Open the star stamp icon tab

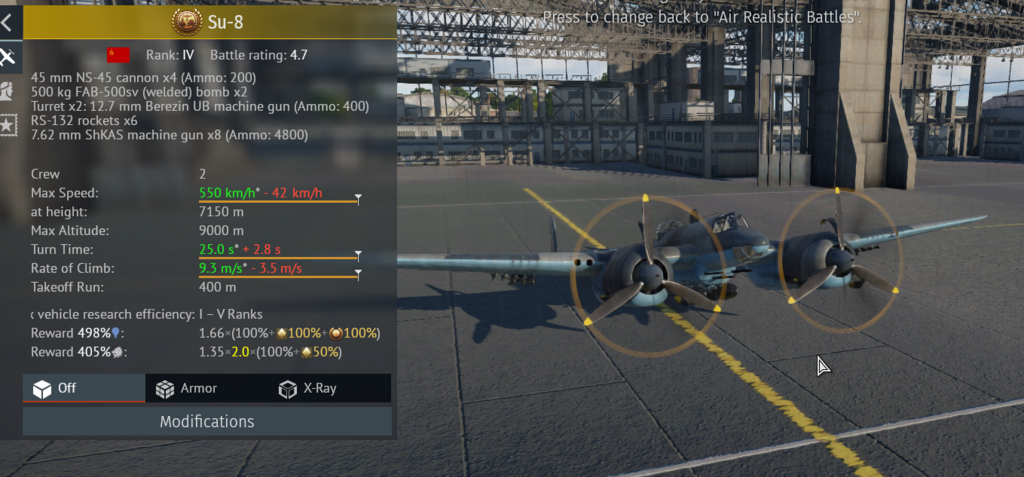[7, 126]
